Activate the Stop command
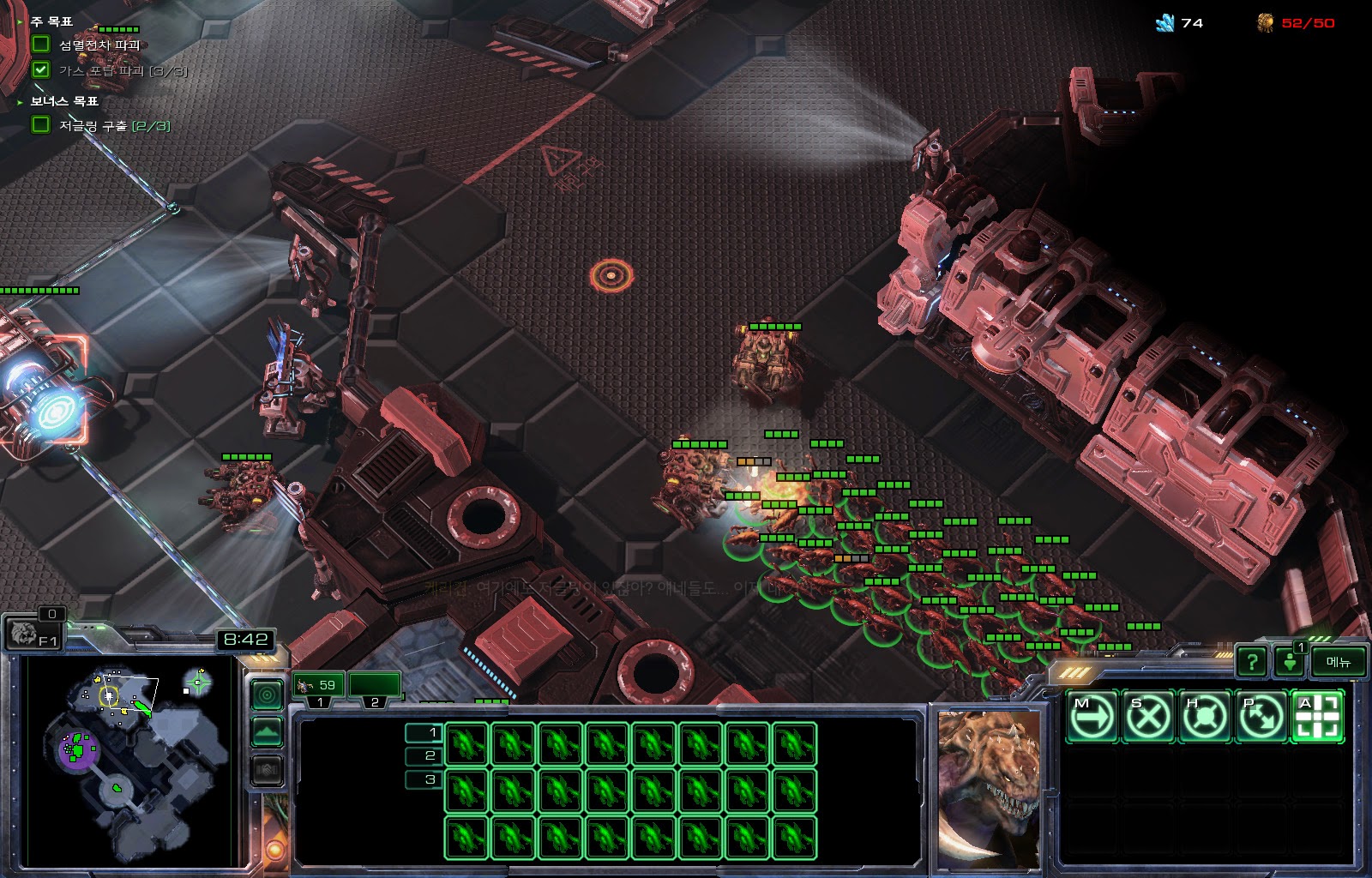This screenshot has width=1372, height=878. point(1148,715)
